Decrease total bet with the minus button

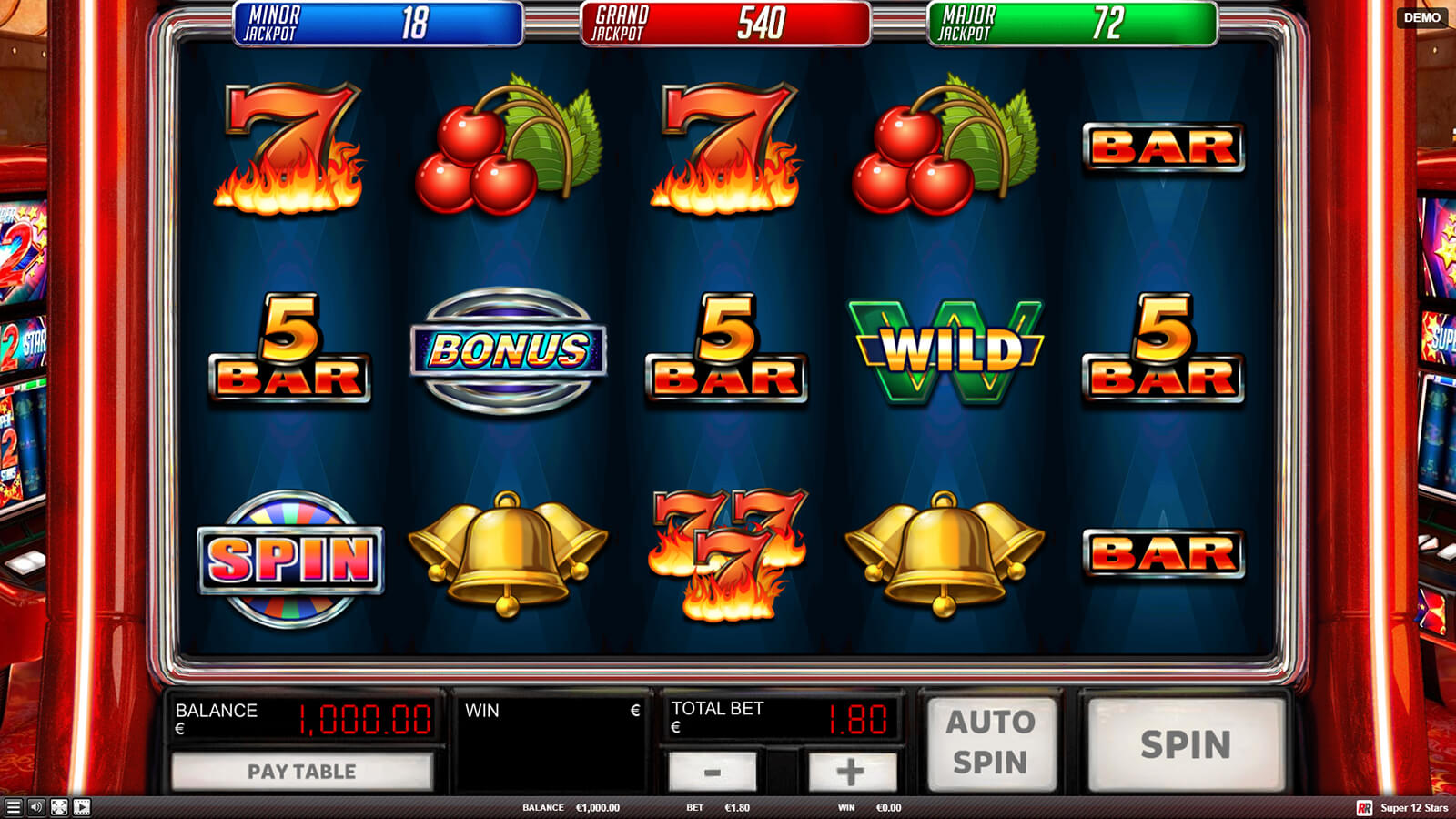[713, 772]
